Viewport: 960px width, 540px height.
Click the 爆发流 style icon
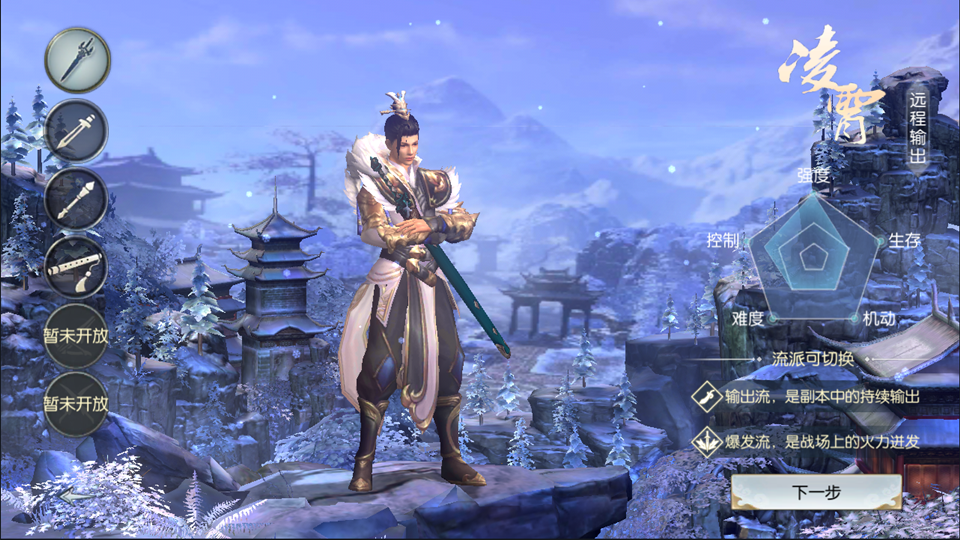click(708, 440)
